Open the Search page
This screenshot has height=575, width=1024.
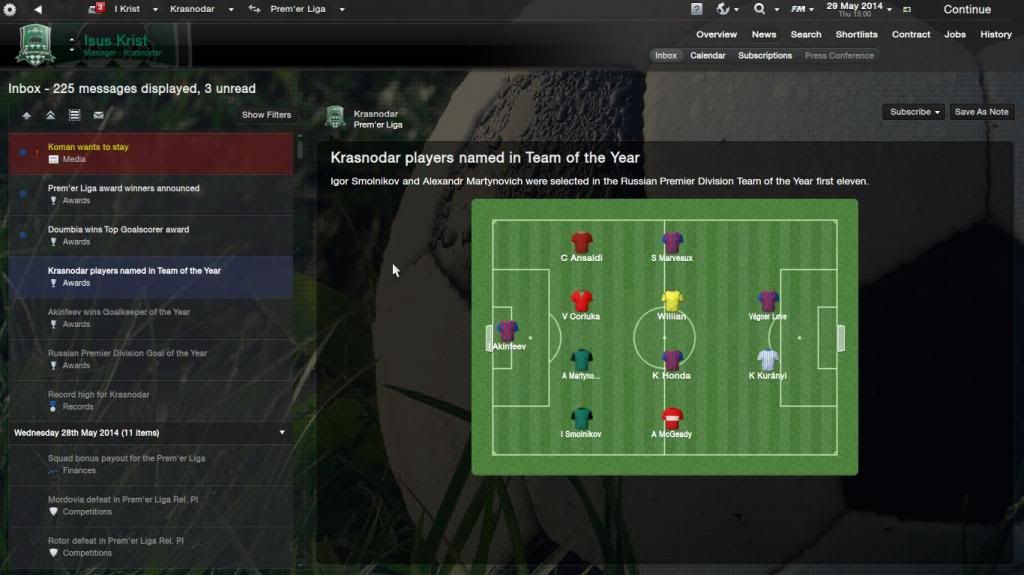pos(806,34)
